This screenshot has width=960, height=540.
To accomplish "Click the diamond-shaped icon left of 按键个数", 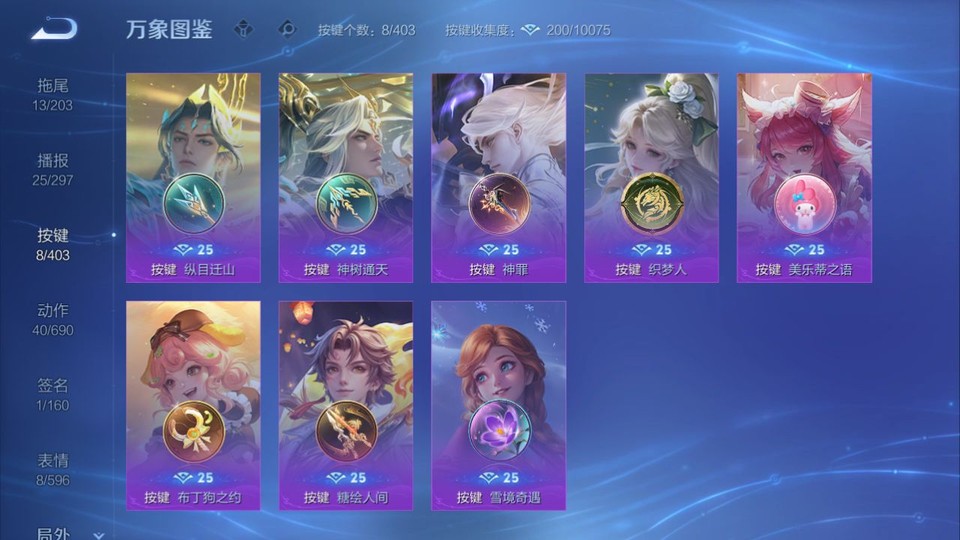I will click(287, 29).
